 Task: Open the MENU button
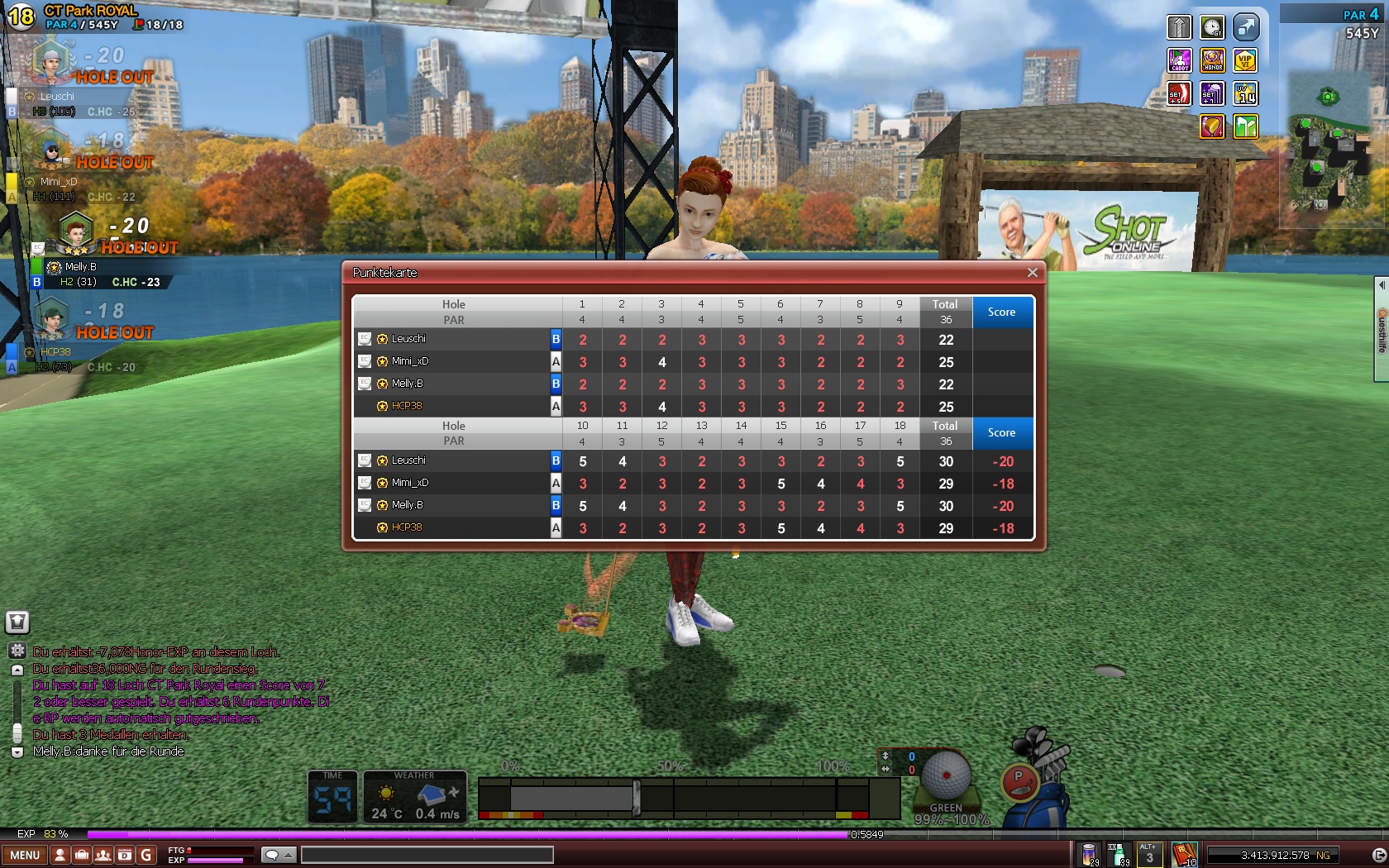[25, 855]
